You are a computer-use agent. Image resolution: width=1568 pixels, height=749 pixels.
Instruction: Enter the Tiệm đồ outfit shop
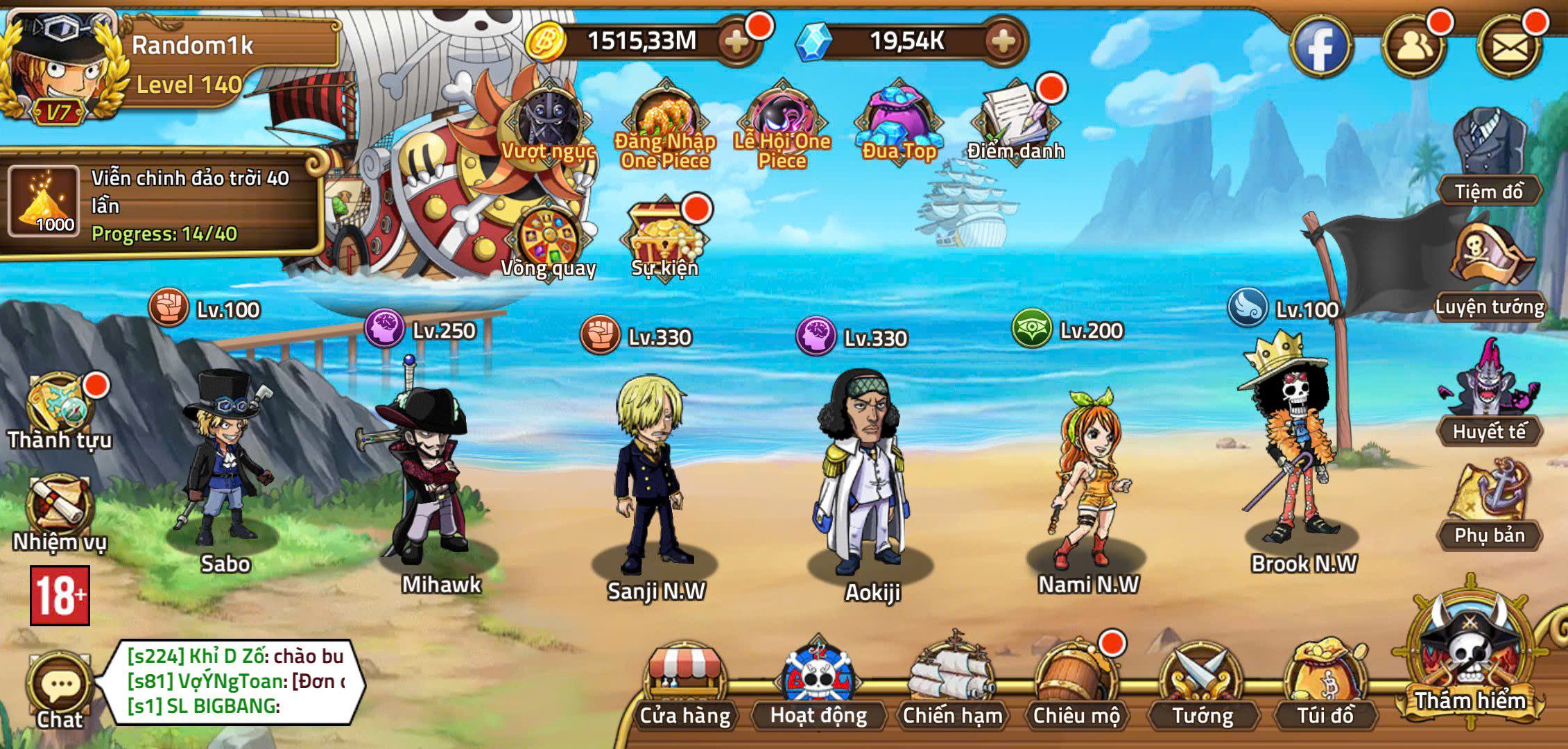[1488, 157]
